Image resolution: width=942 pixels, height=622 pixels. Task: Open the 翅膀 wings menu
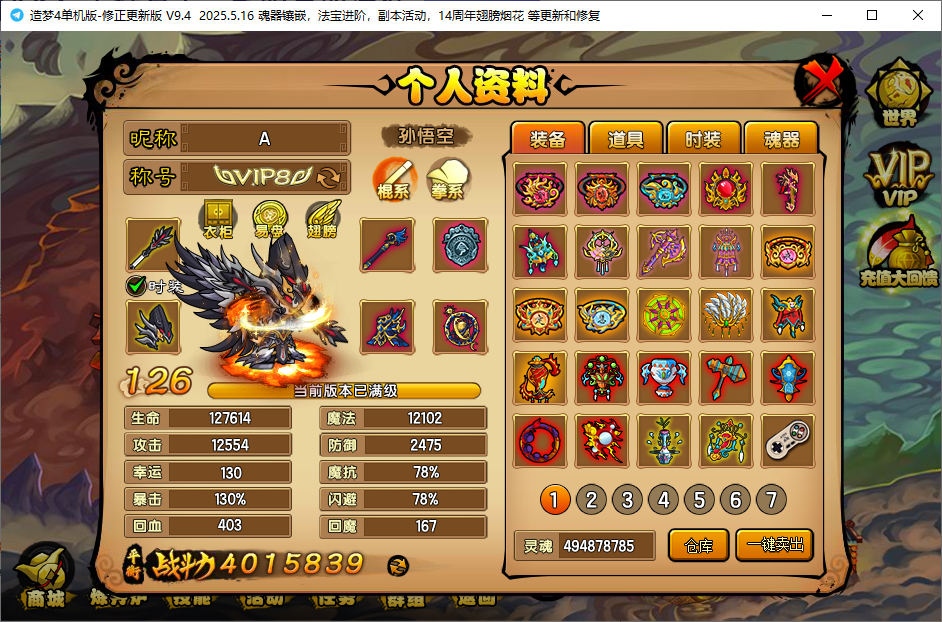(x=322, y=219)
